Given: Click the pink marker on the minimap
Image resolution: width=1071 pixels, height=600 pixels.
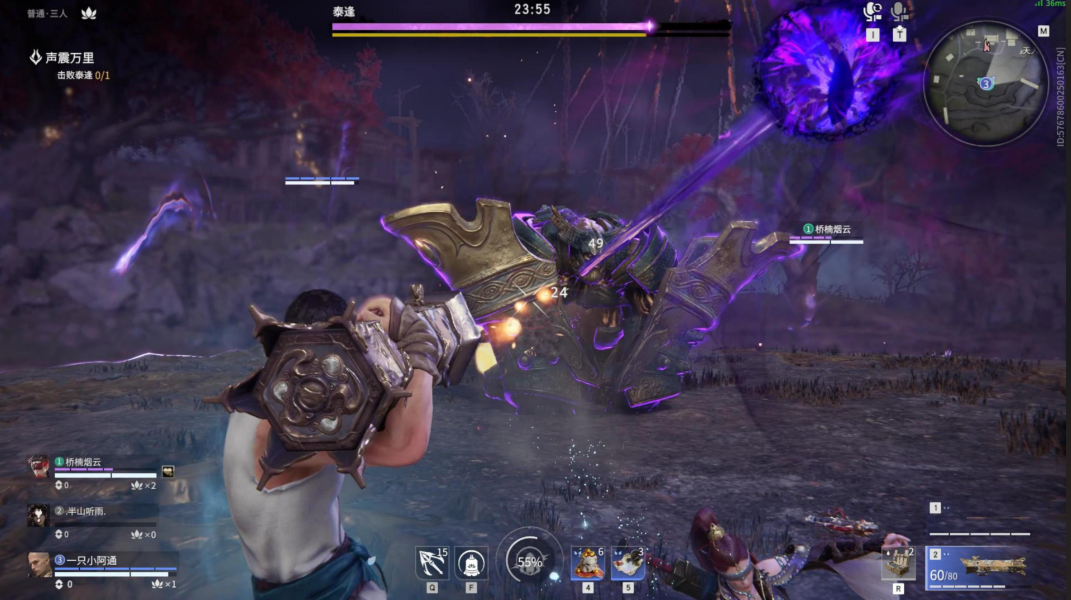Looking at the screenshot, I should tap(988, 45).
